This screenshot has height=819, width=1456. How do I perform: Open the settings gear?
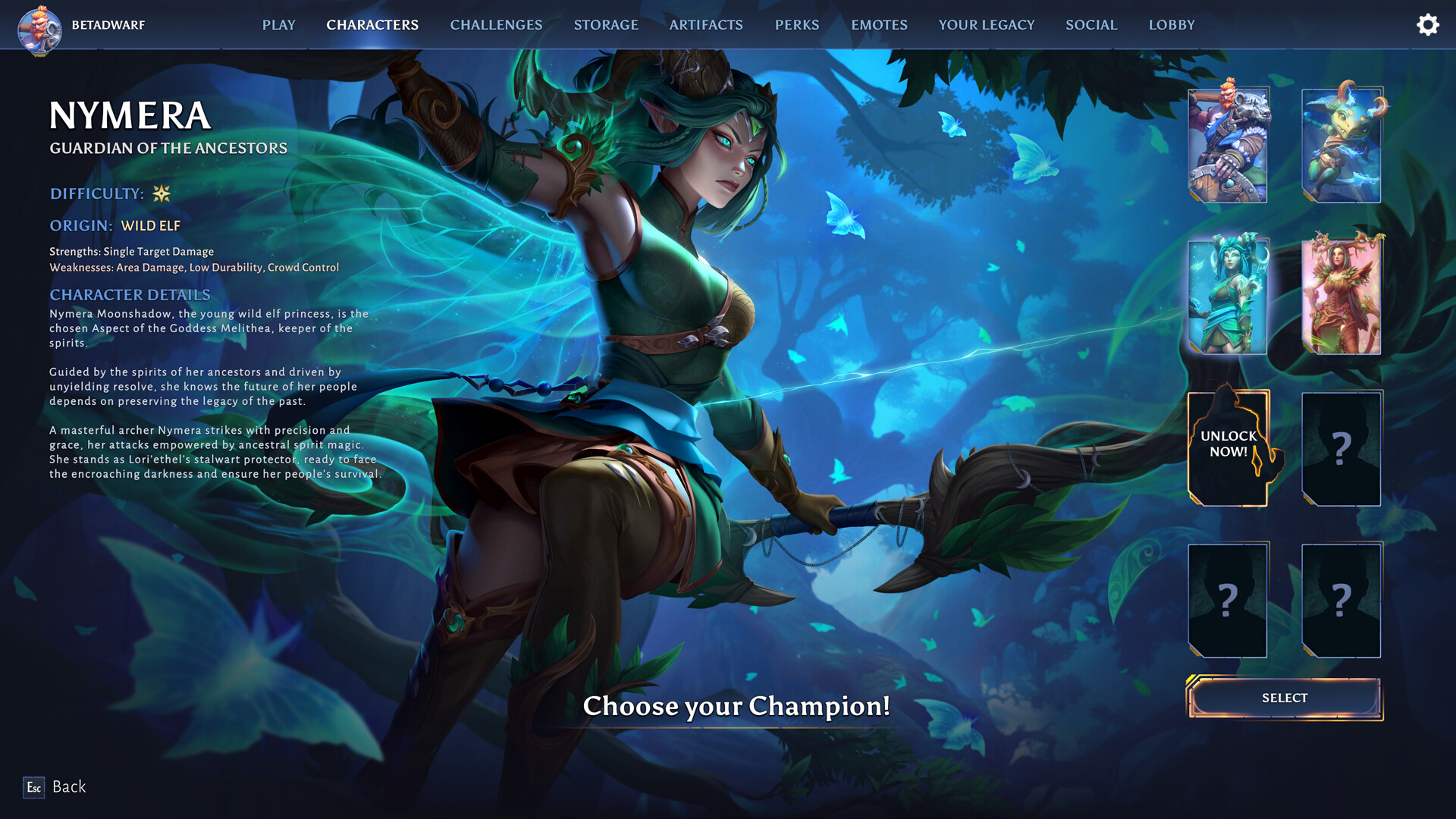(x=1428, y=24)
